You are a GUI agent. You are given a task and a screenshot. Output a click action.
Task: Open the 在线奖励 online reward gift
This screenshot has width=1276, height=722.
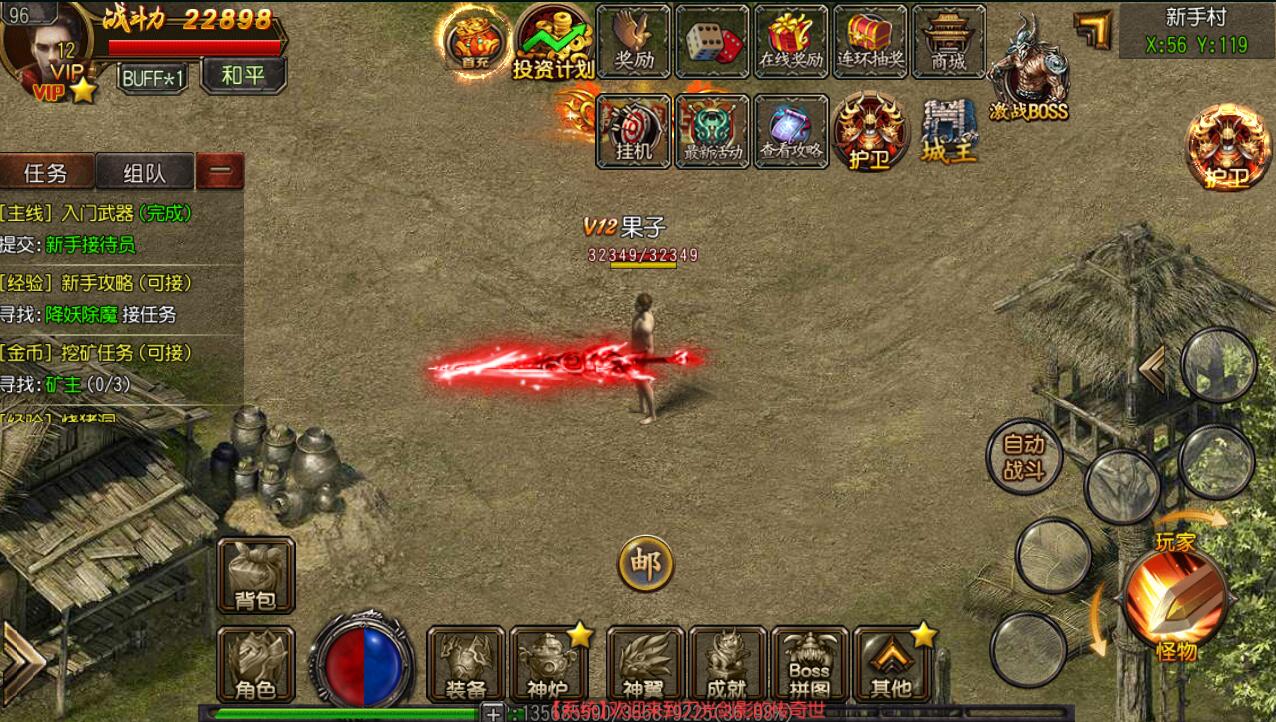(x=791, y=42)
